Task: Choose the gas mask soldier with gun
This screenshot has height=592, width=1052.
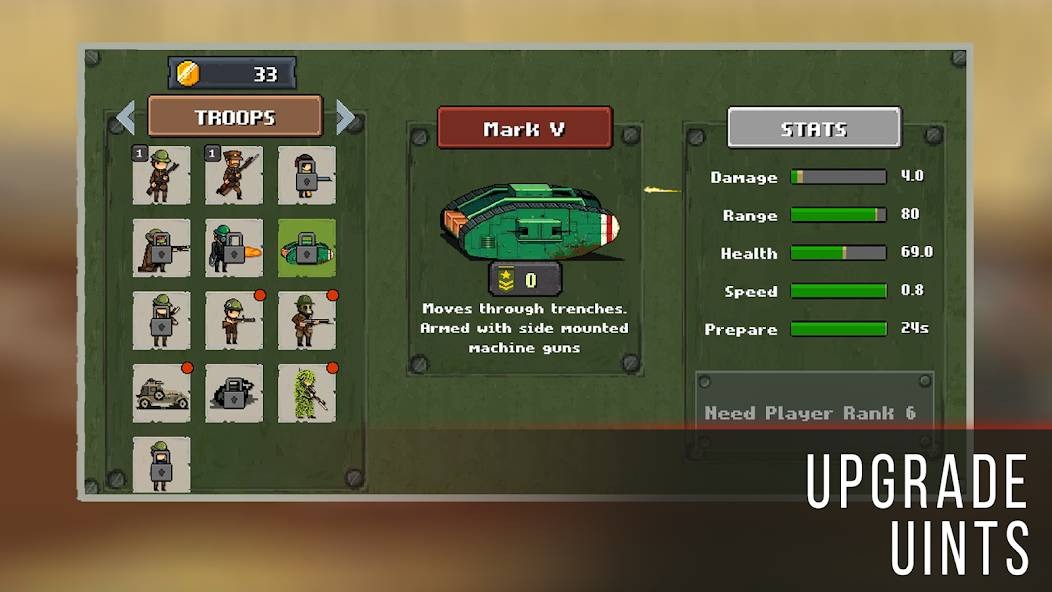Action: pos(307,321)
